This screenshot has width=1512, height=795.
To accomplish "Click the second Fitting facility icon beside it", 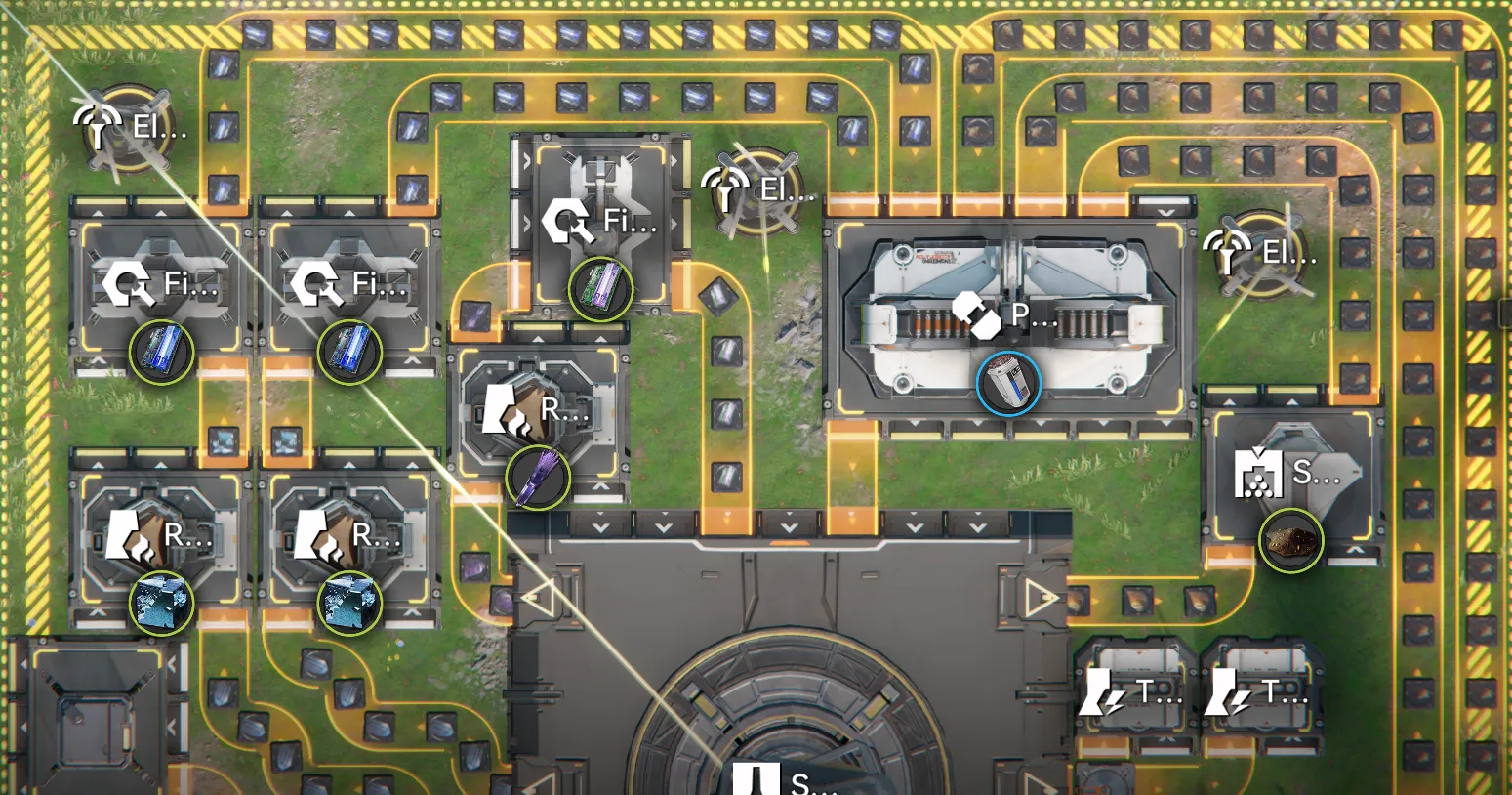I will click(x=317, y=285).
